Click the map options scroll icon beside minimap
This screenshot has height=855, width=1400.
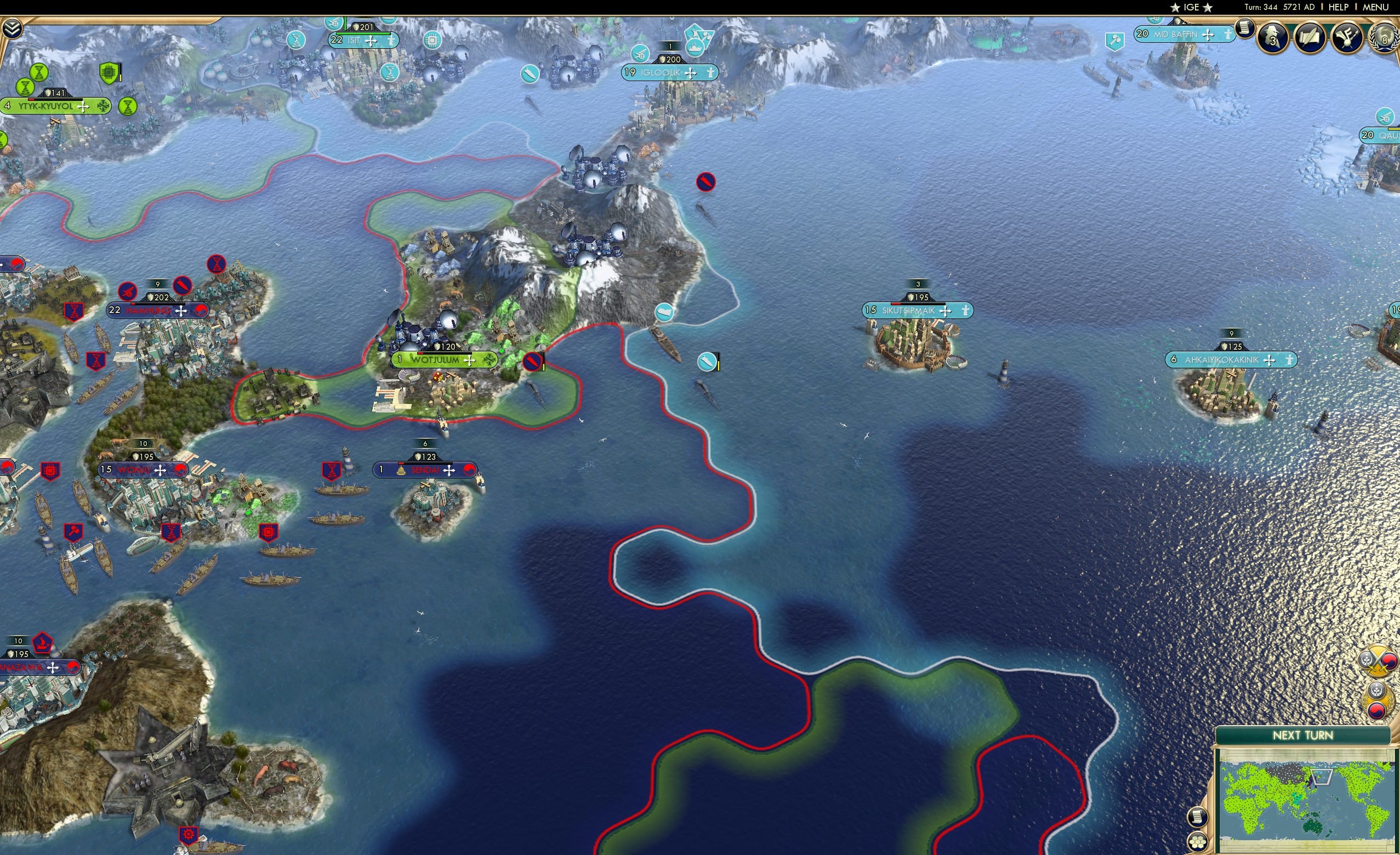pyautogui.click(x=1199, y=817)
